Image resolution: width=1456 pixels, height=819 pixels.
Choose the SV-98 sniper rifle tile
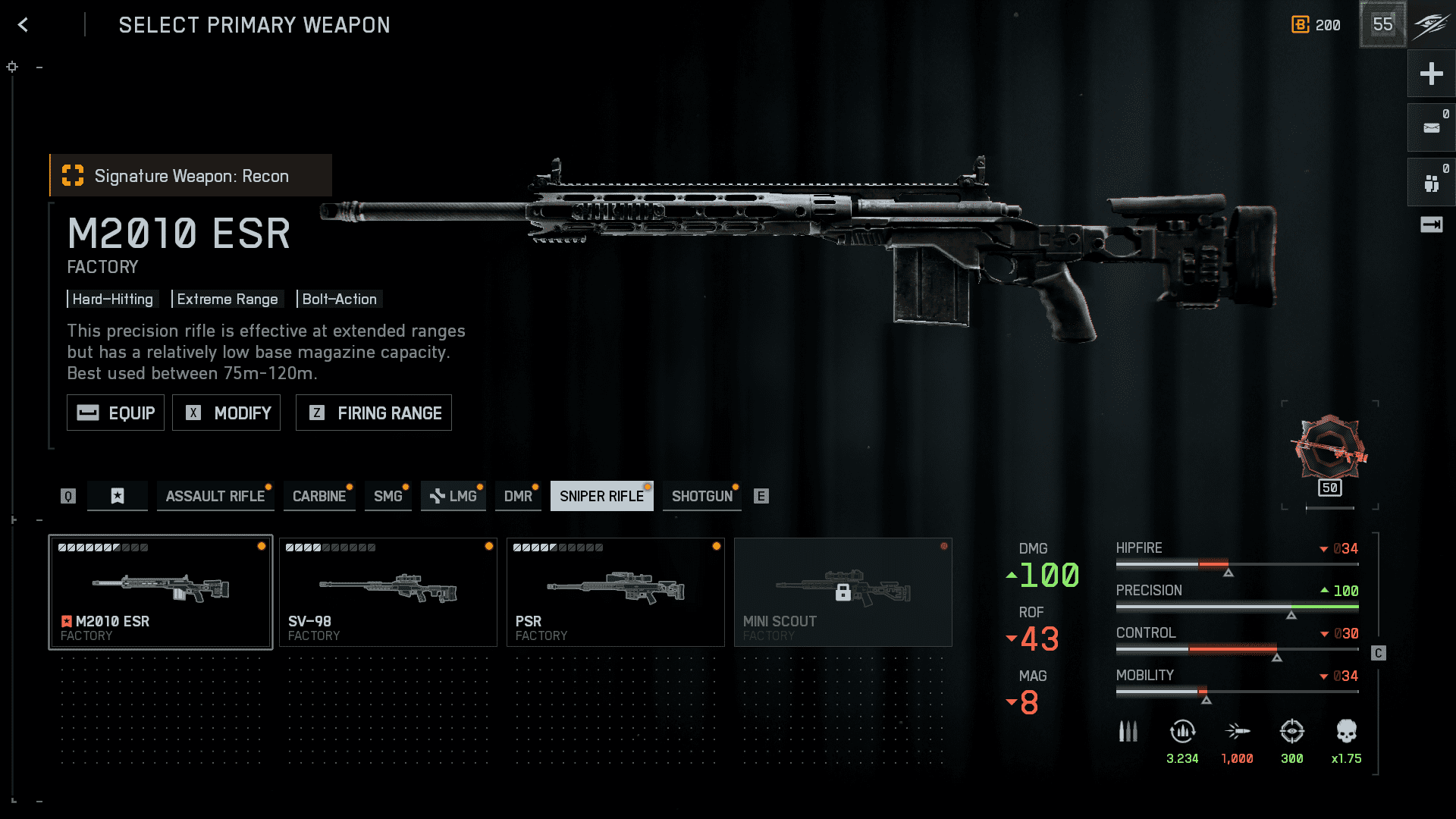388,592
